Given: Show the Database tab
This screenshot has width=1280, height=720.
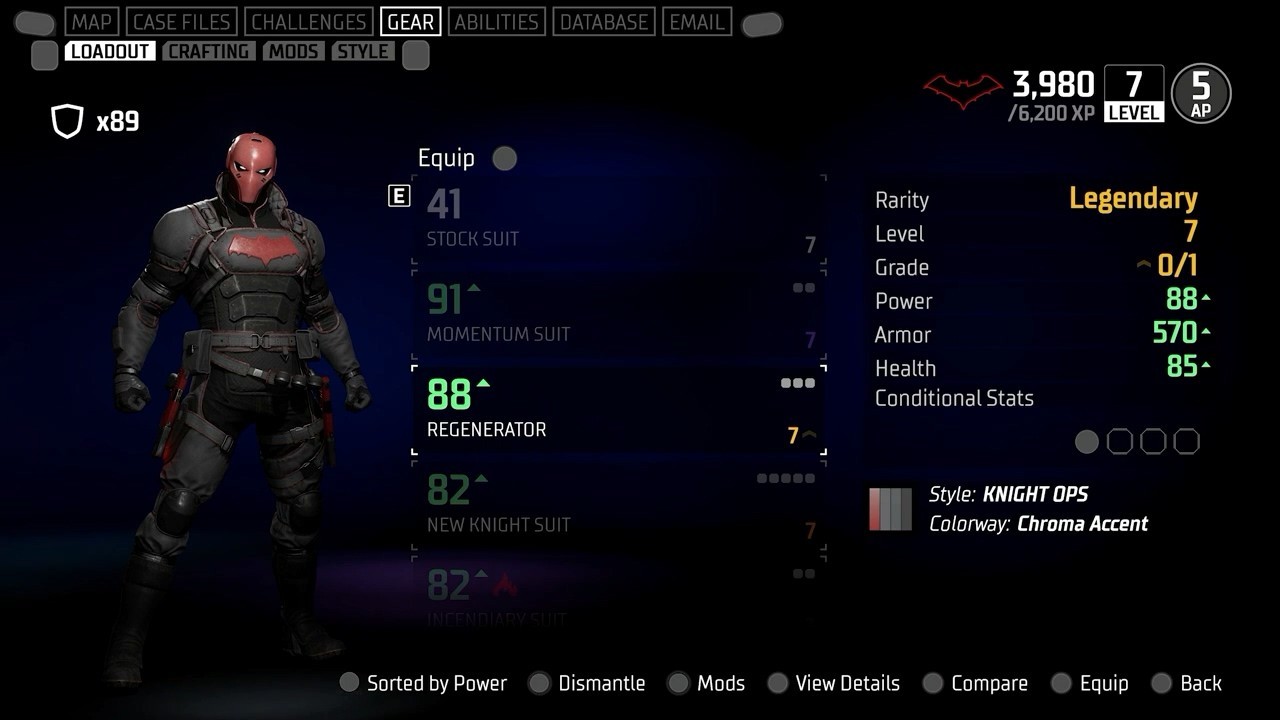Looking at the screenshot, I should point(604,22).
